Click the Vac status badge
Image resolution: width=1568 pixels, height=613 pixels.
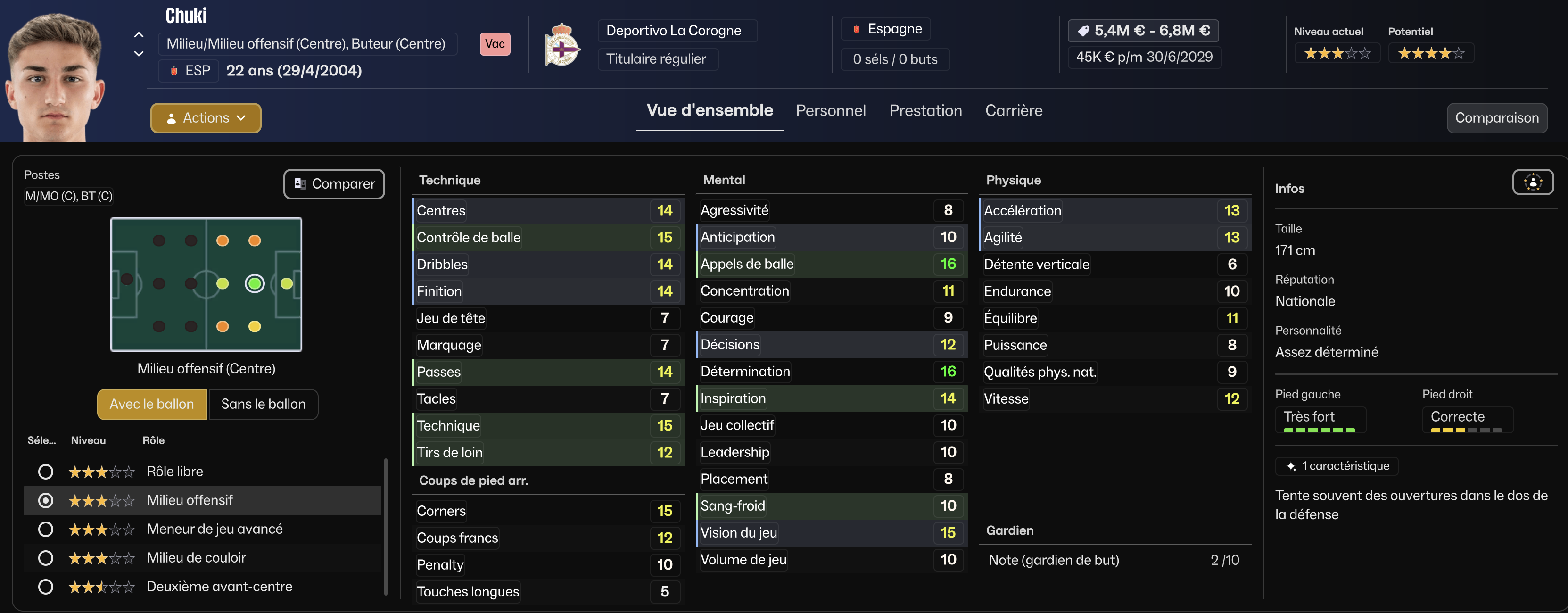coord(495,44)
